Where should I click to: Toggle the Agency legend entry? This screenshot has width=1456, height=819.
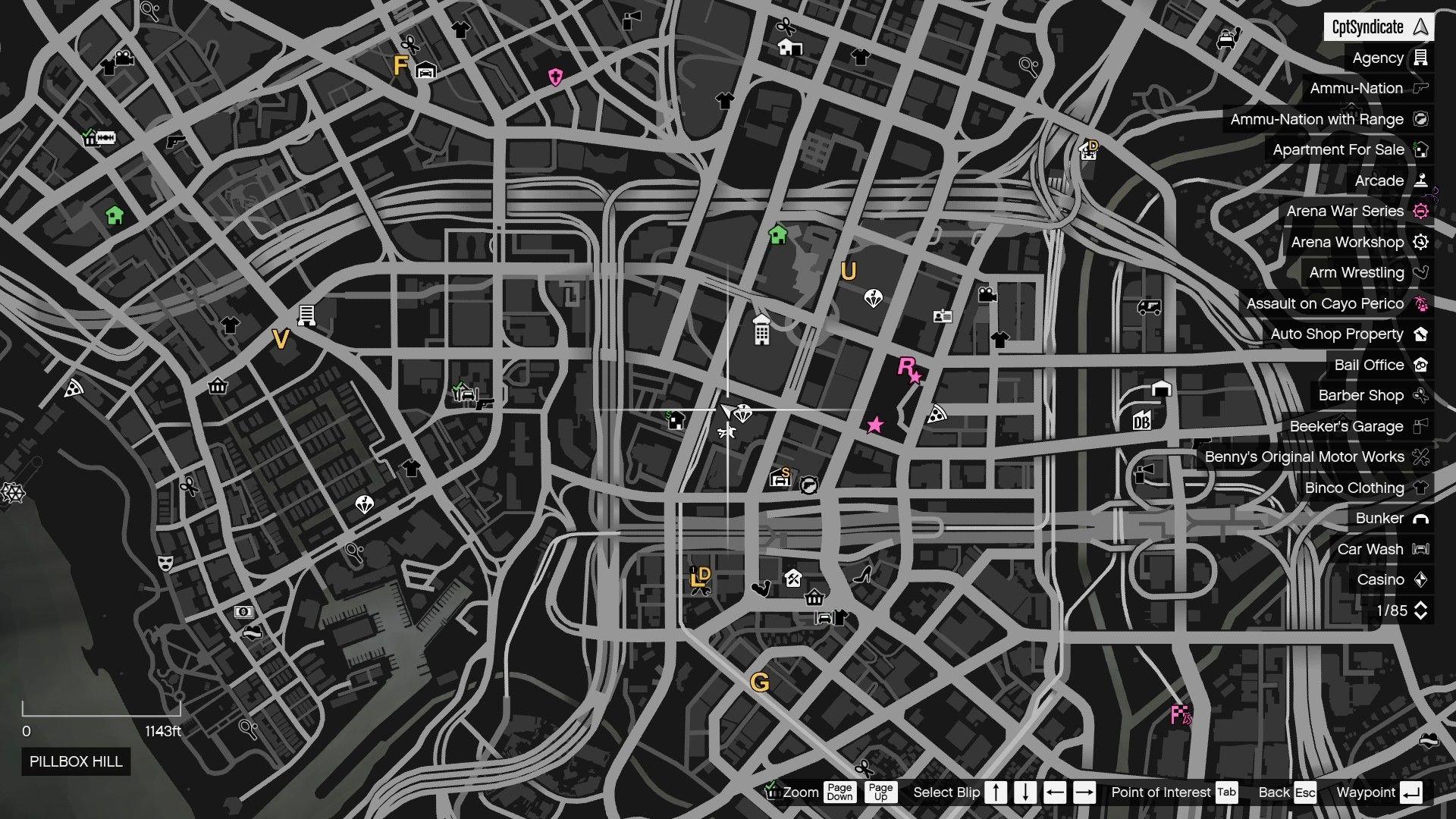tap(1379, 58)
